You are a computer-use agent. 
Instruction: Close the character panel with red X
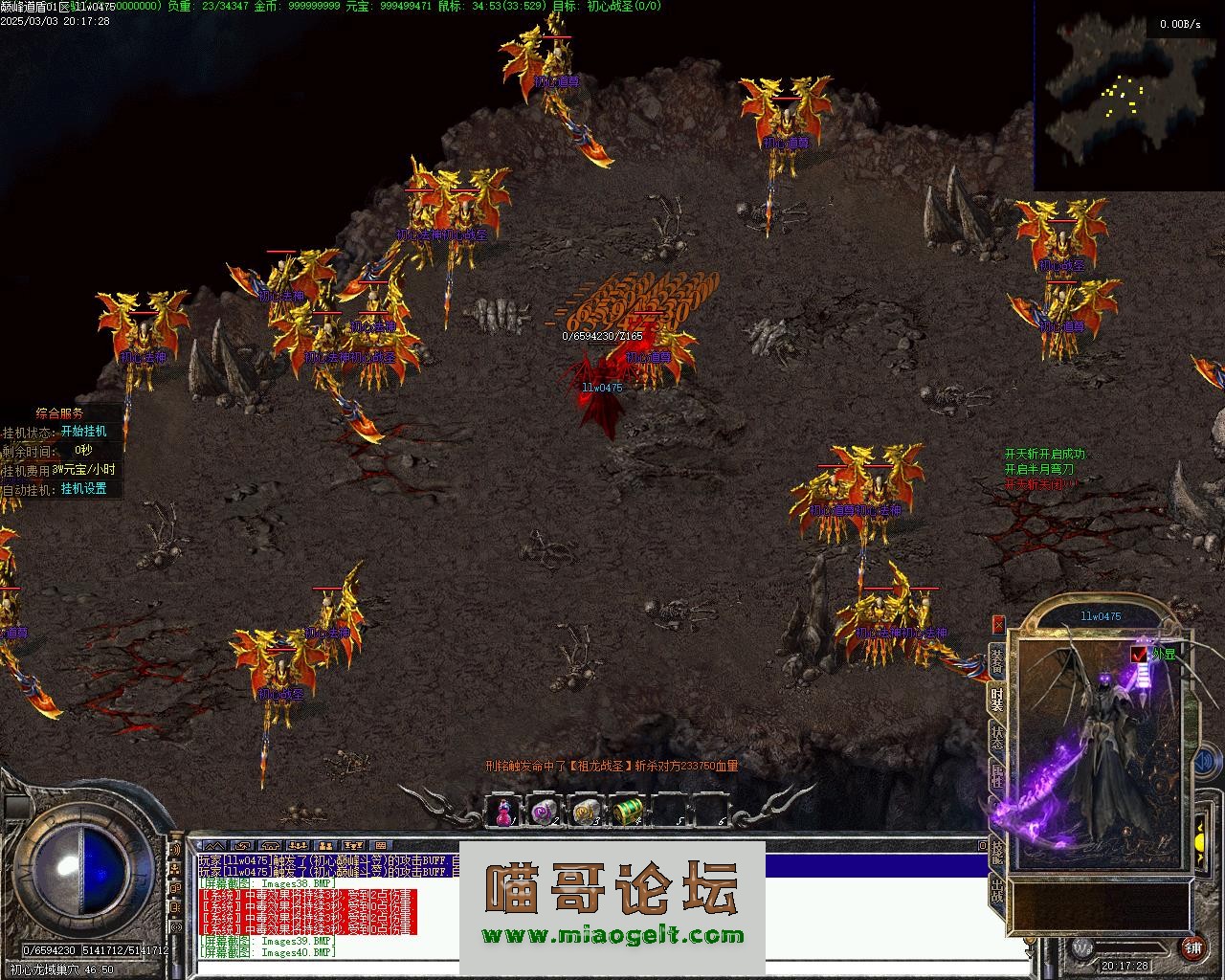point(998,624)
